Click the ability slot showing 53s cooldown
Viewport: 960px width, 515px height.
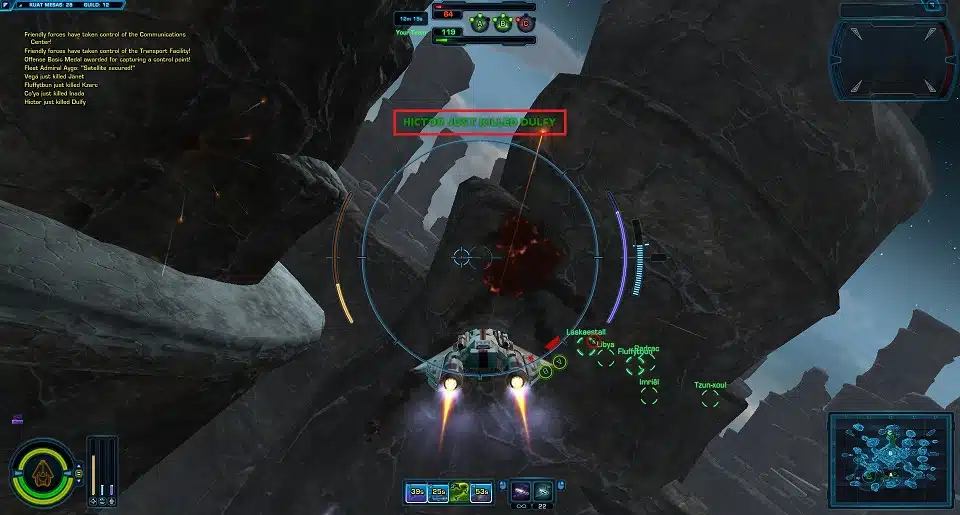(481, 491)
